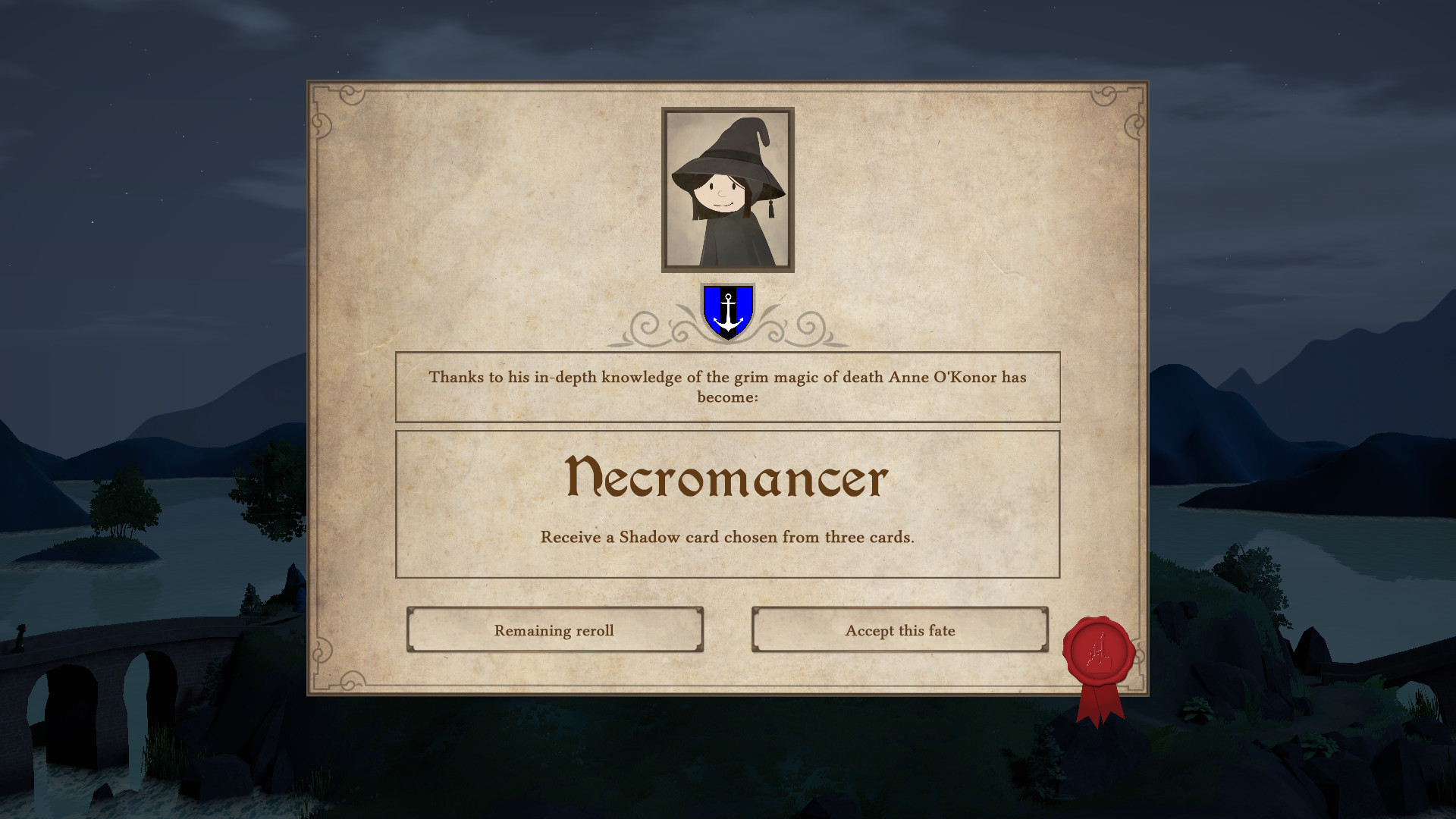Select the fate description panel about grim magic
This screenshot has height=819, width=1456.
pos(726,387)
